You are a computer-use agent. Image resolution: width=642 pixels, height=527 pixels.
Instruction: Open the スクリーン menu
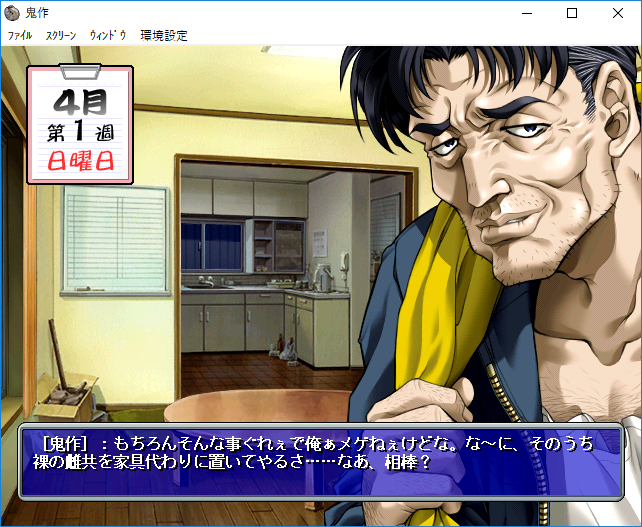coord(61,35)
